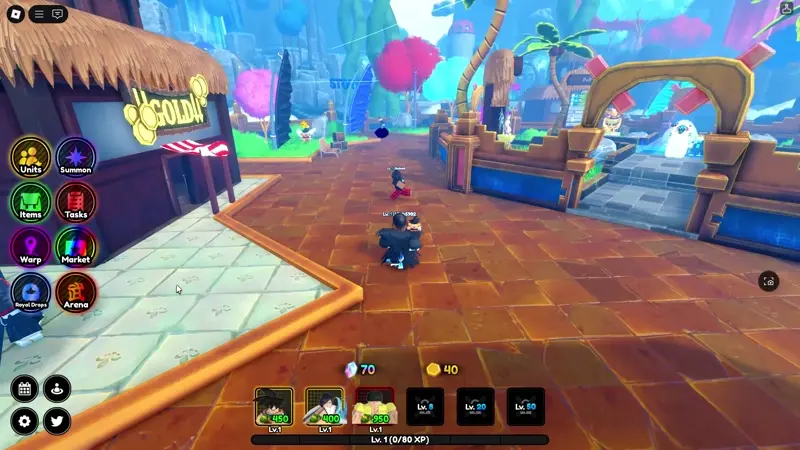The image size is (800, 450).
Task: Open the settings gear button
Action: (25, 421)
